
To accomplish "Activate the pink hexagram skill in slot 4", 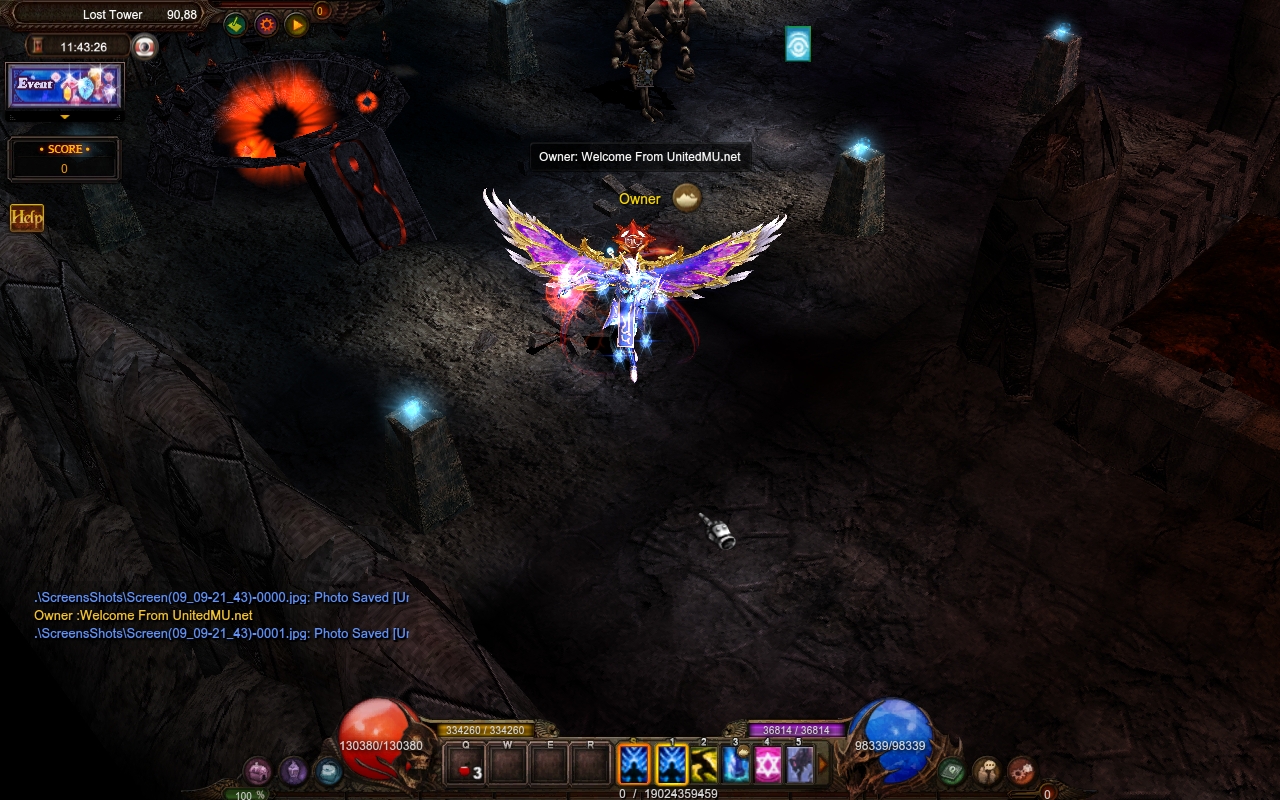I will click(x=767, y=766).
